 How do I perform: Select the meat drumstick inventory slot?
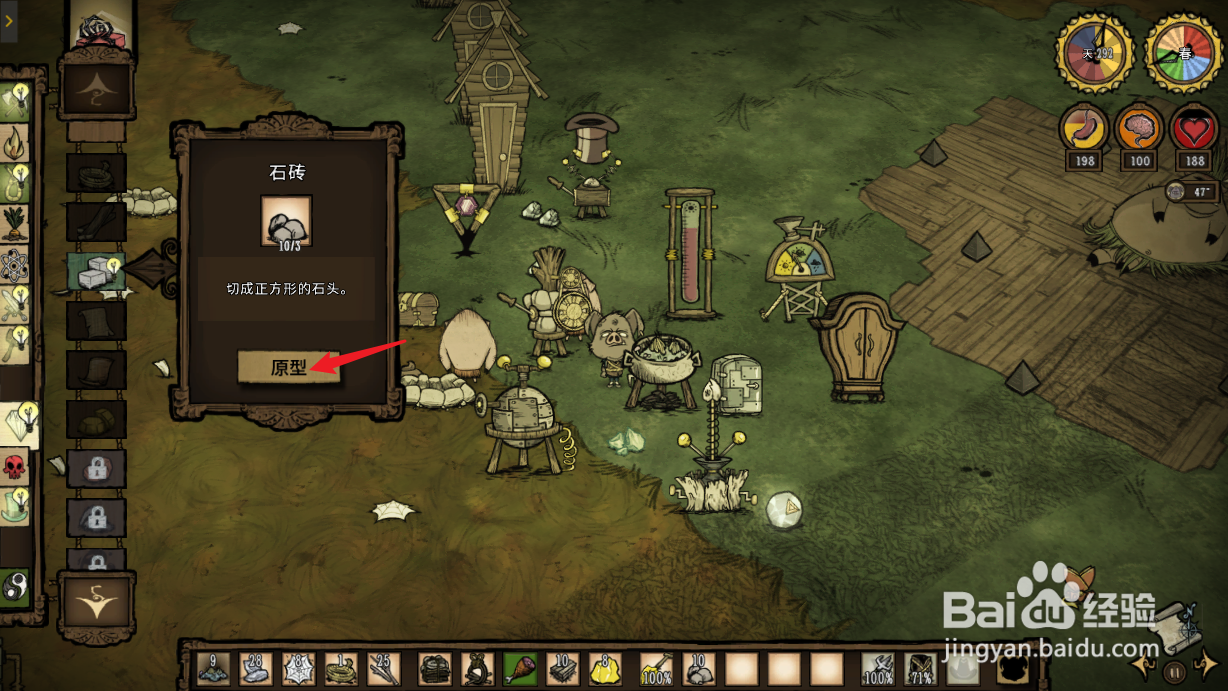(x=520, y=668)
